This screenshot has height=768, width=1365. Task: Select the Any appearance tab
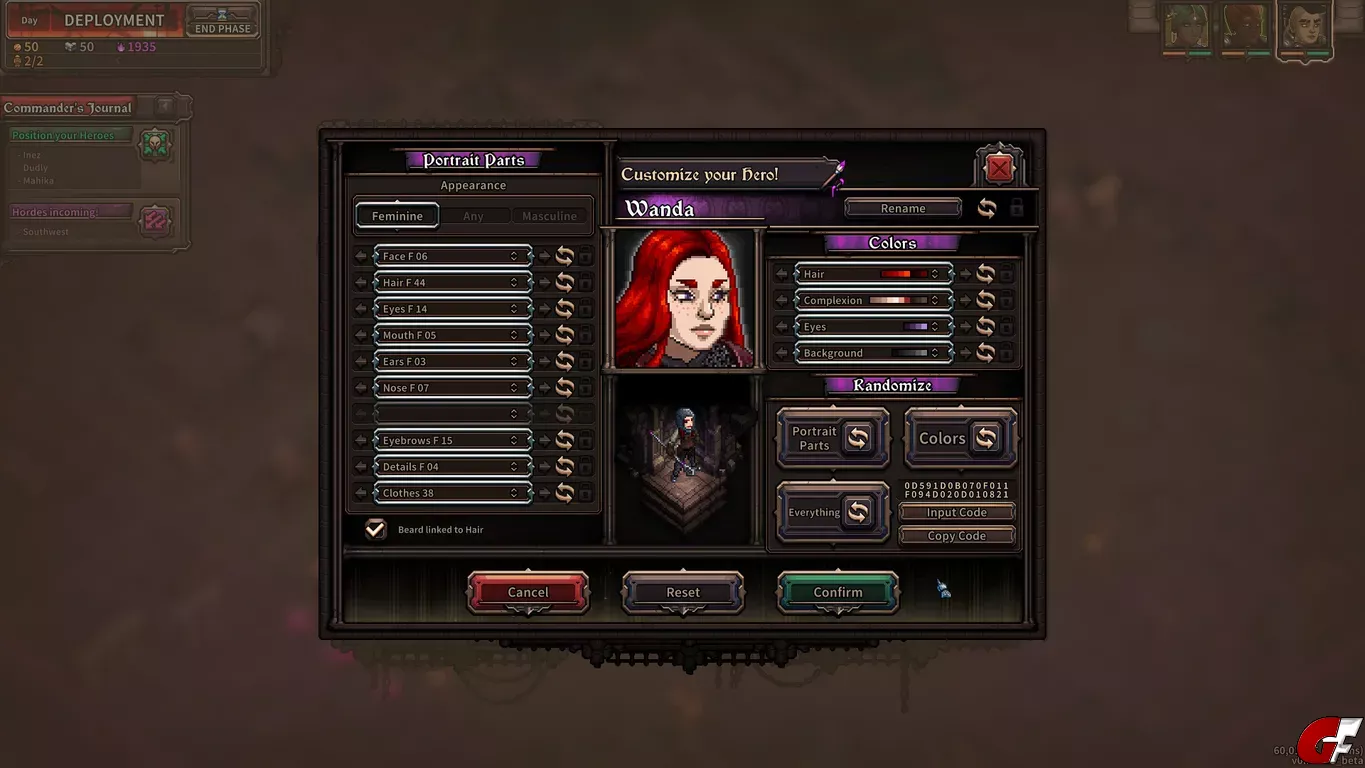tap(473, 216)
